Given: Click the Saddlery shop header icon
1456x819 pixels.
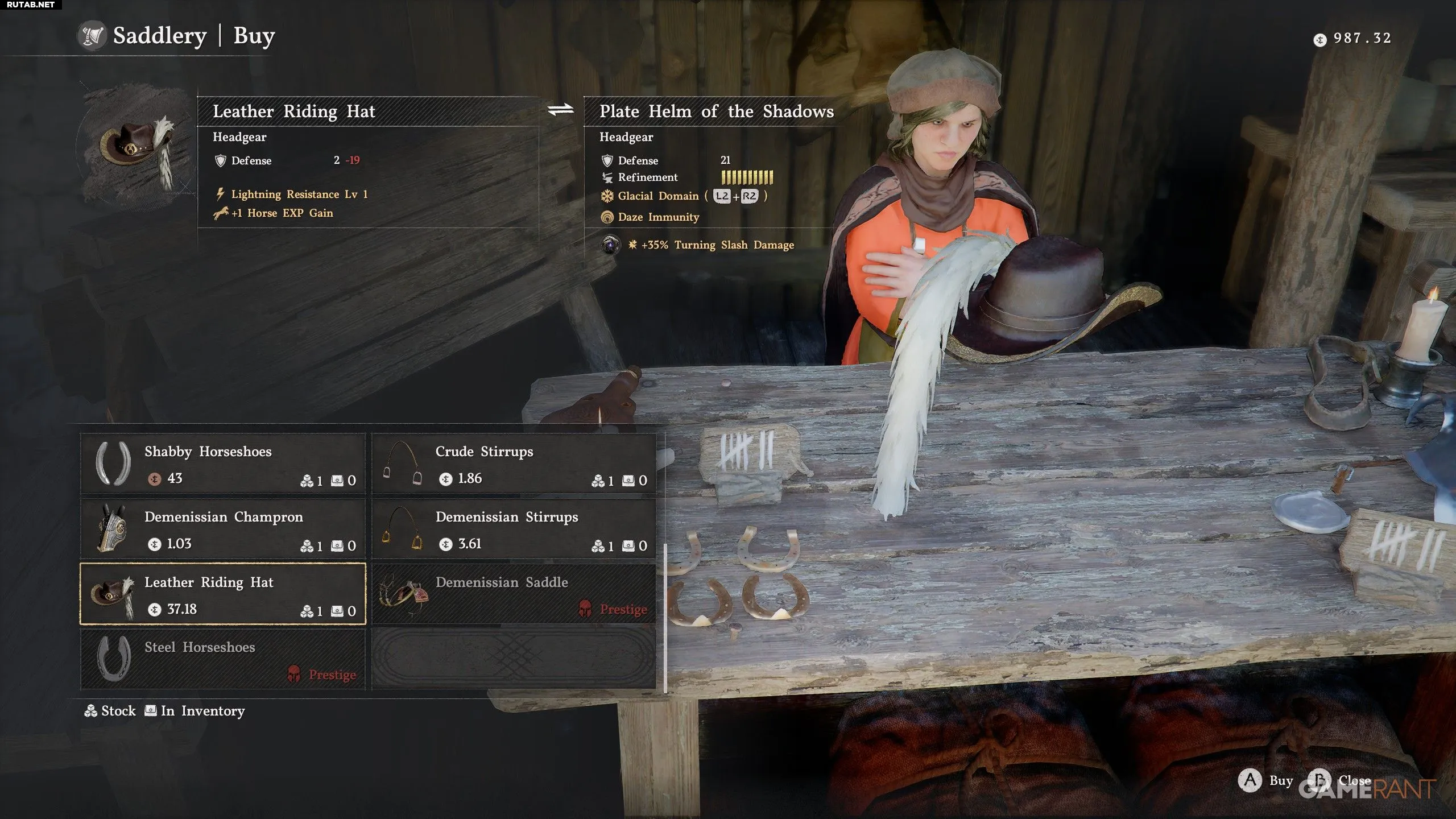Looking at the screenshot, I should (92, 36).
